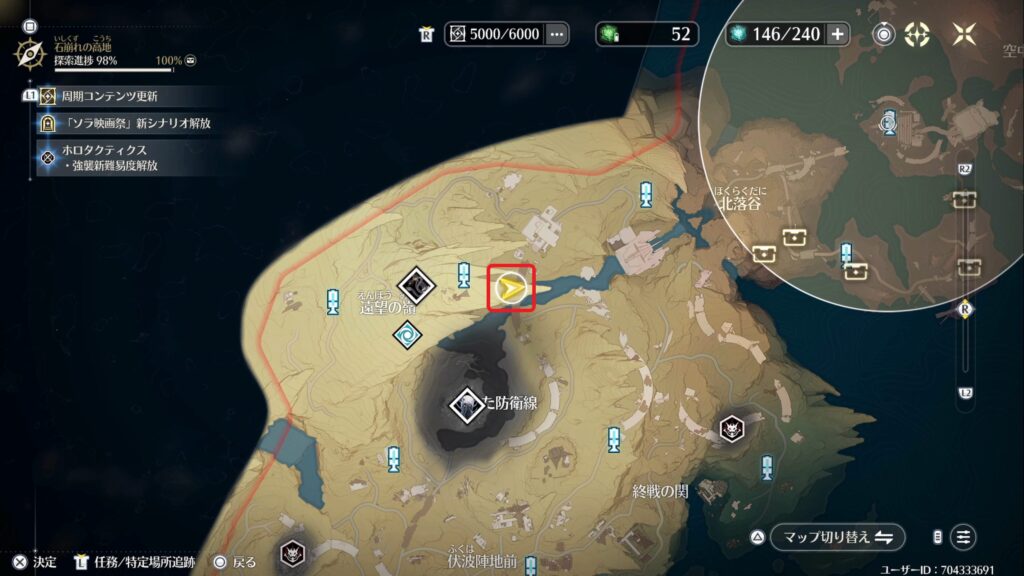Select the skull marker near 終戦の関

coord(733,429)
